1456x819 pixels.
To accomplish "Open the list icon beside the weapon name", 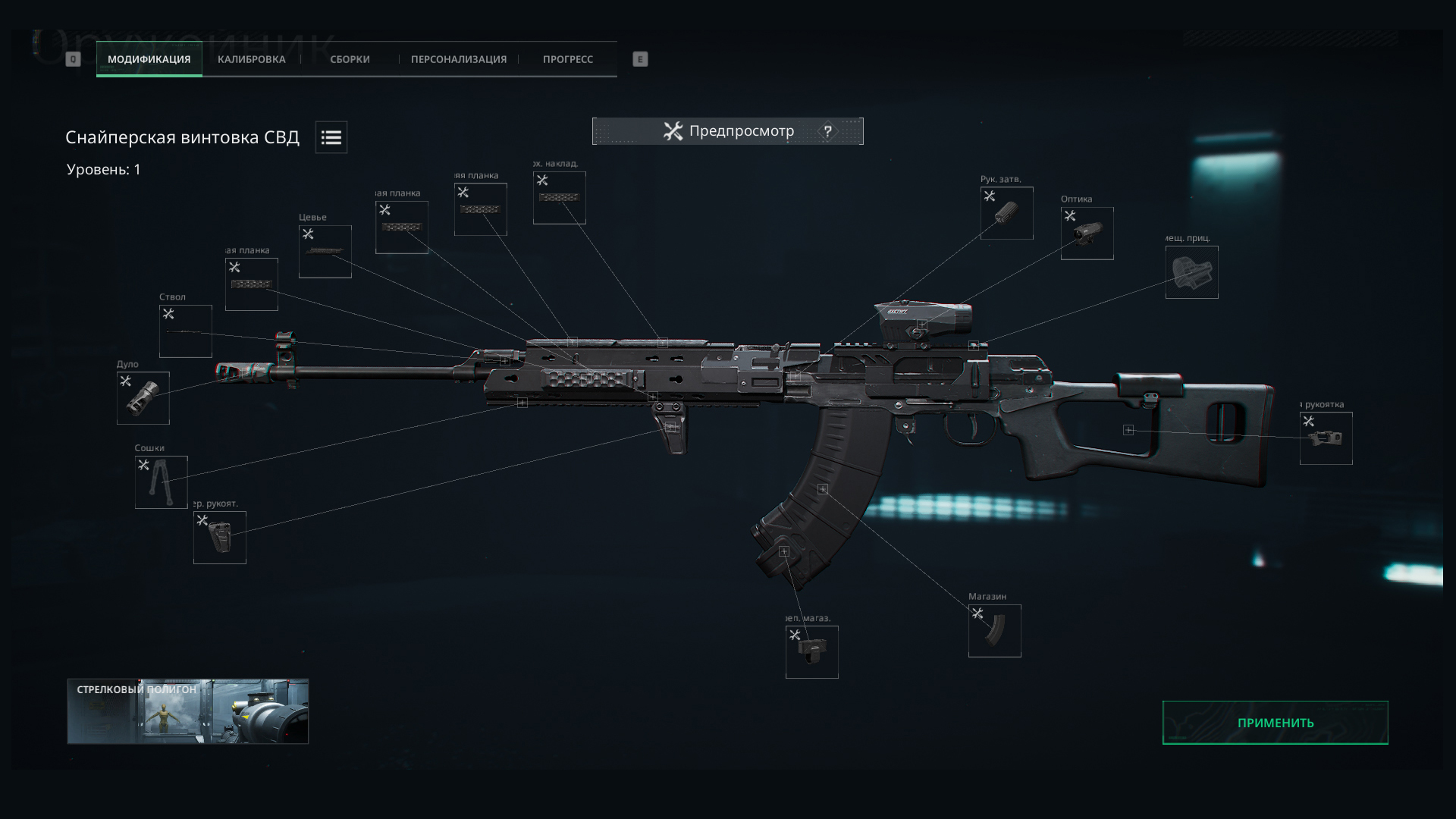I will [x=331, y=137].
